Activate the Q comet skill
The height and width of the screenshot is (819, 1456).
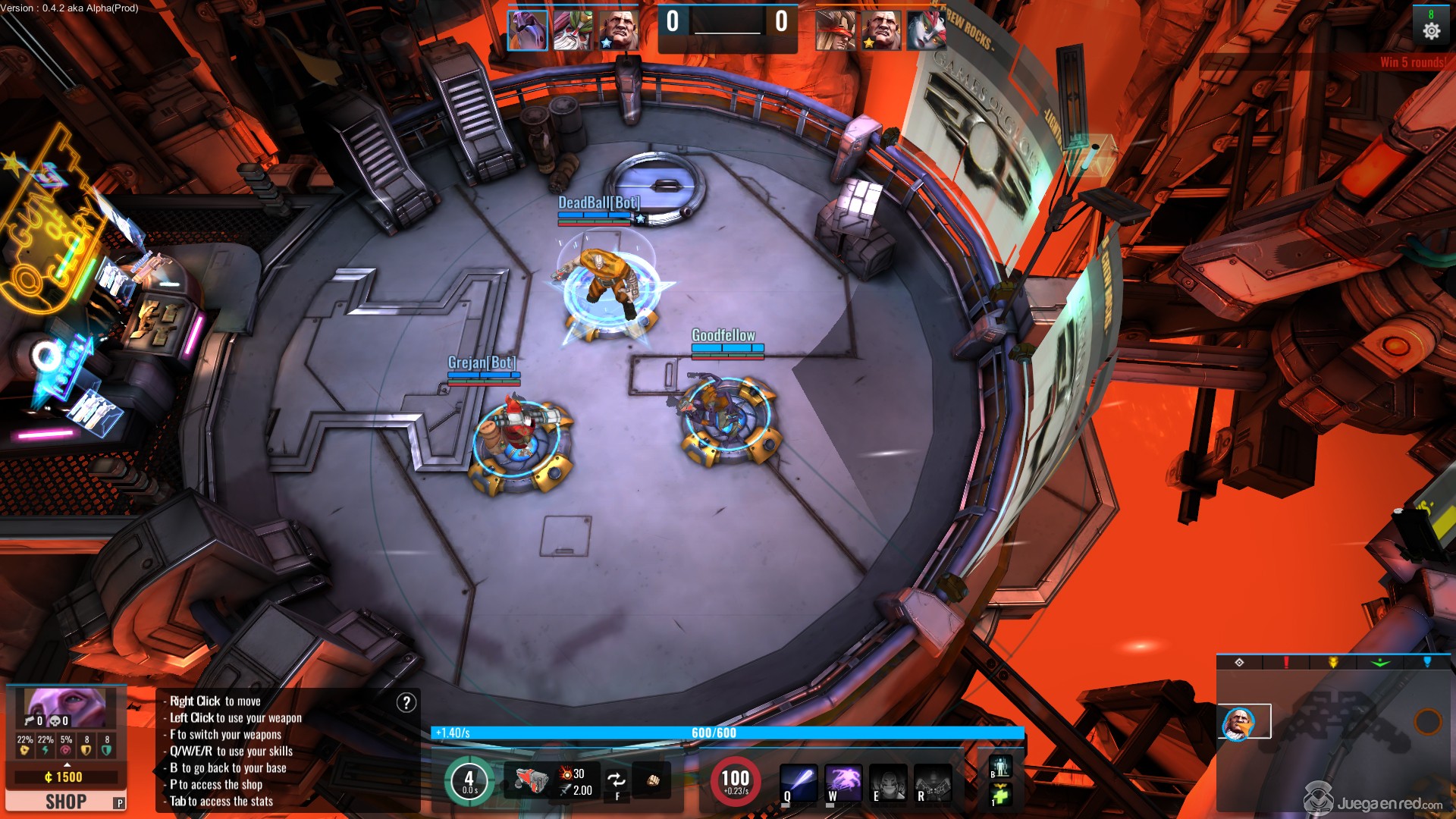coord(799,782)
